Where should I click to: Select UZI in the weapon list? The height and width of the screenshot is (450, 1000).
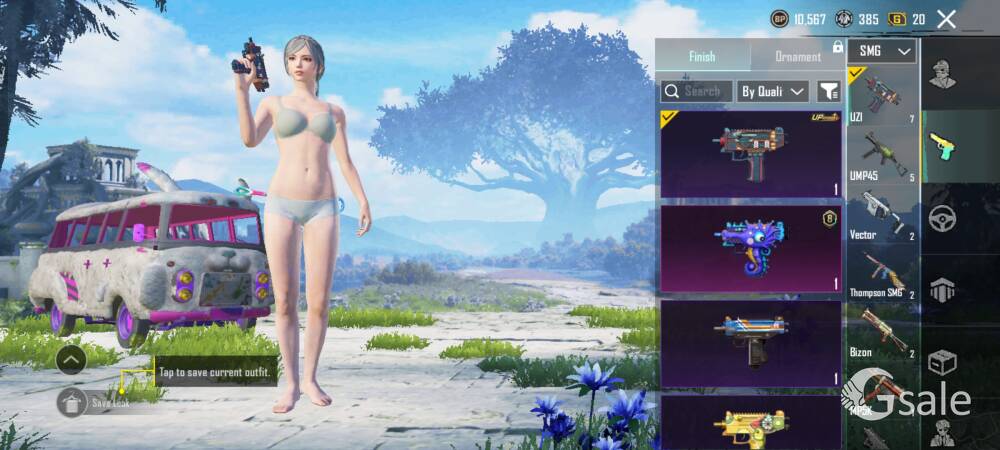[882, 96]
